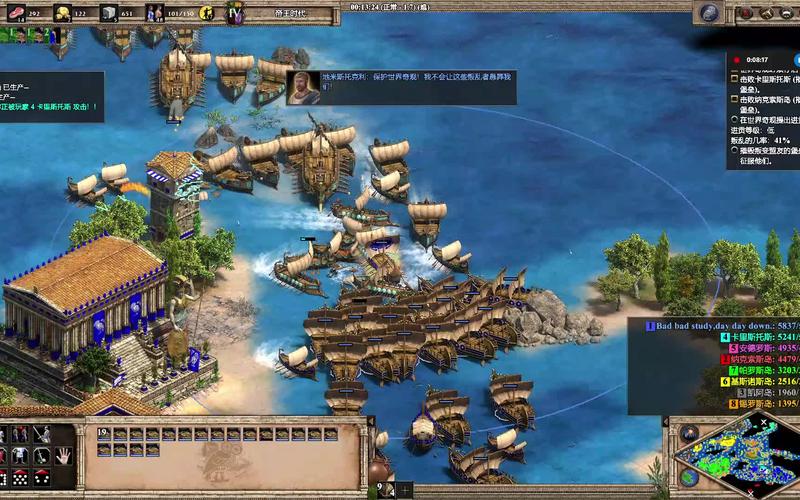Click the red round button in the top-right menu
The width and height of the screenshot is (800, 500).
point(746,13)
